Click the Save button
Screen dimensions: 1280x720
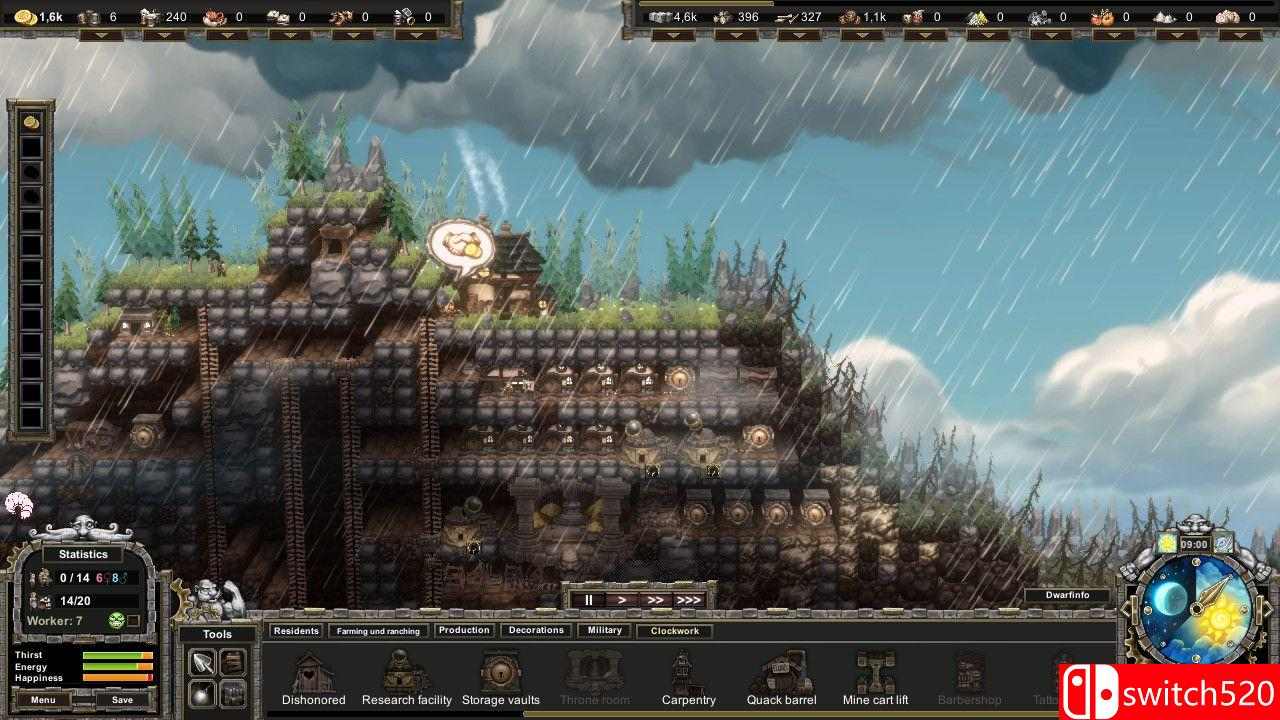[120, 700]
